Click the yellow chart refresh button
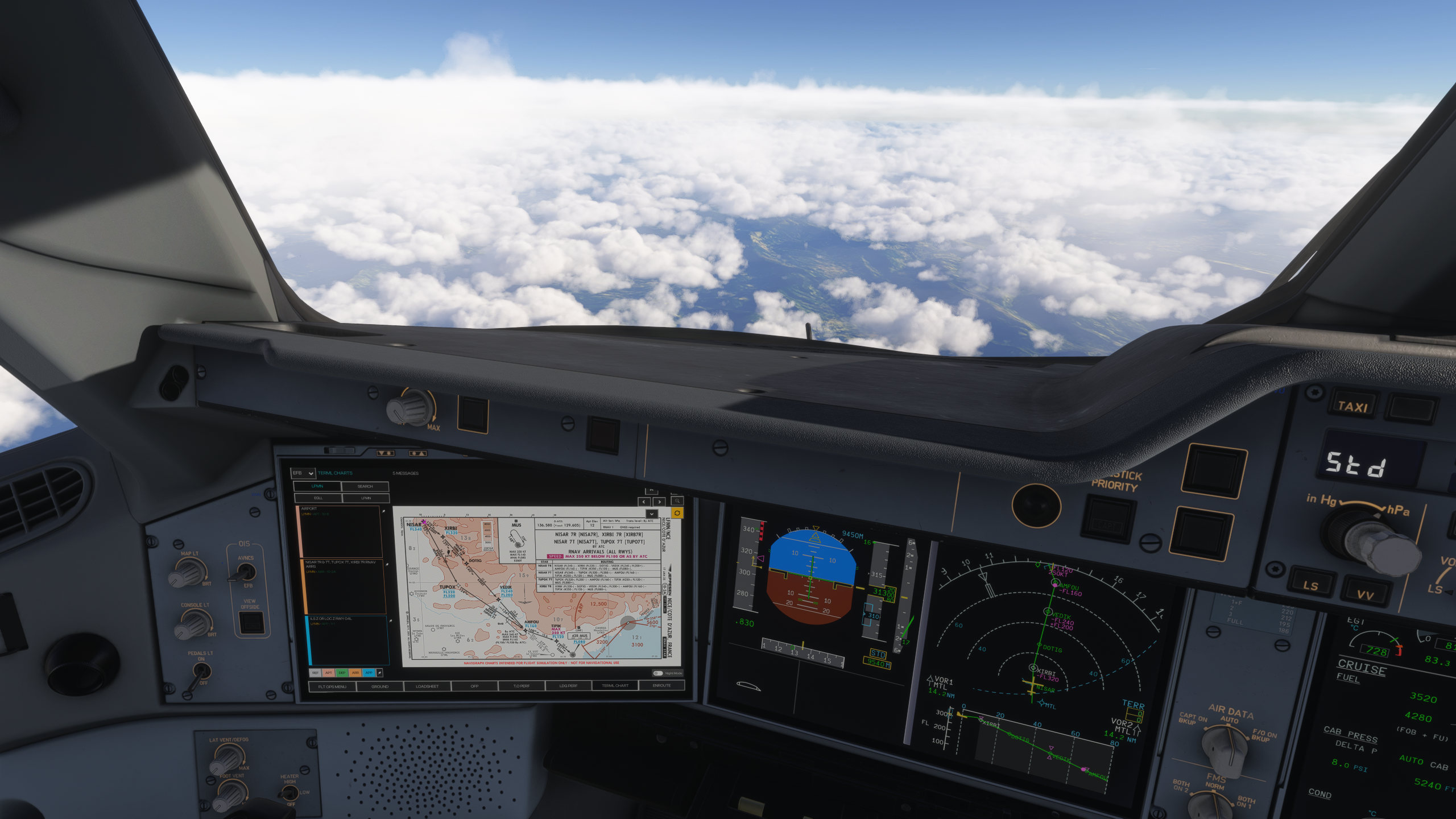 coord(677,513)
